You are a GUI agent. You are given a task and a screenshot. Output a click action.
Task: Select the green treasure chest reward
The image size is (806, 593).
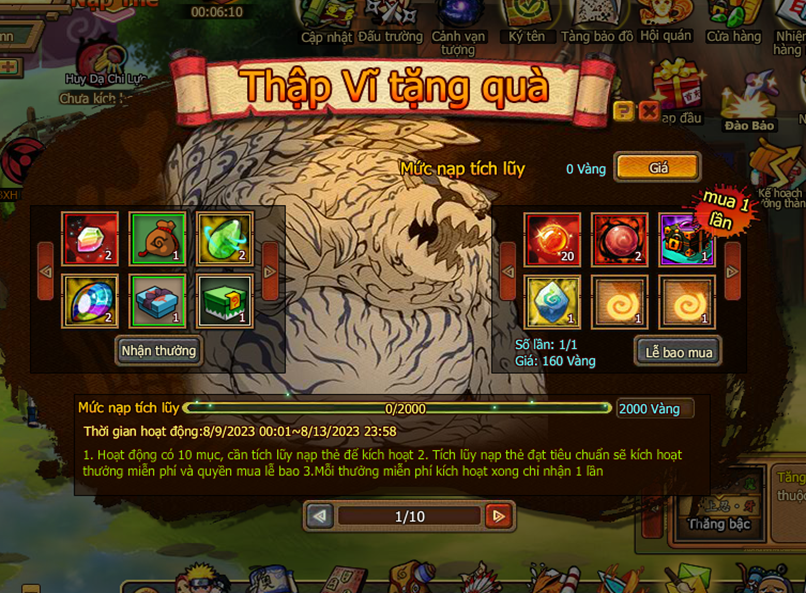[224, 301]
